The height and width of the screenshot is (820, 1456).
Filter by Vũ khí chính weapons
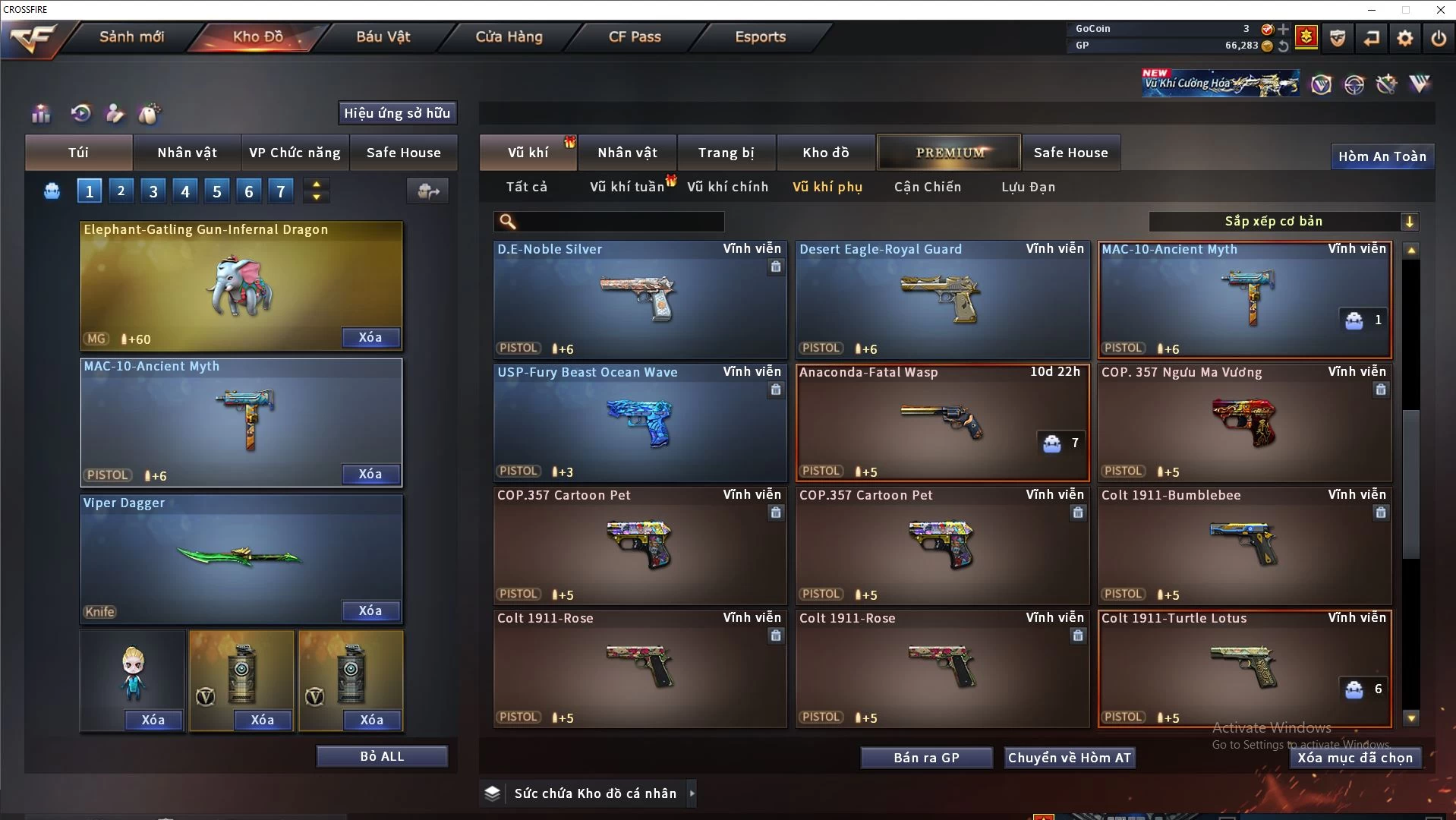[727, 187]
